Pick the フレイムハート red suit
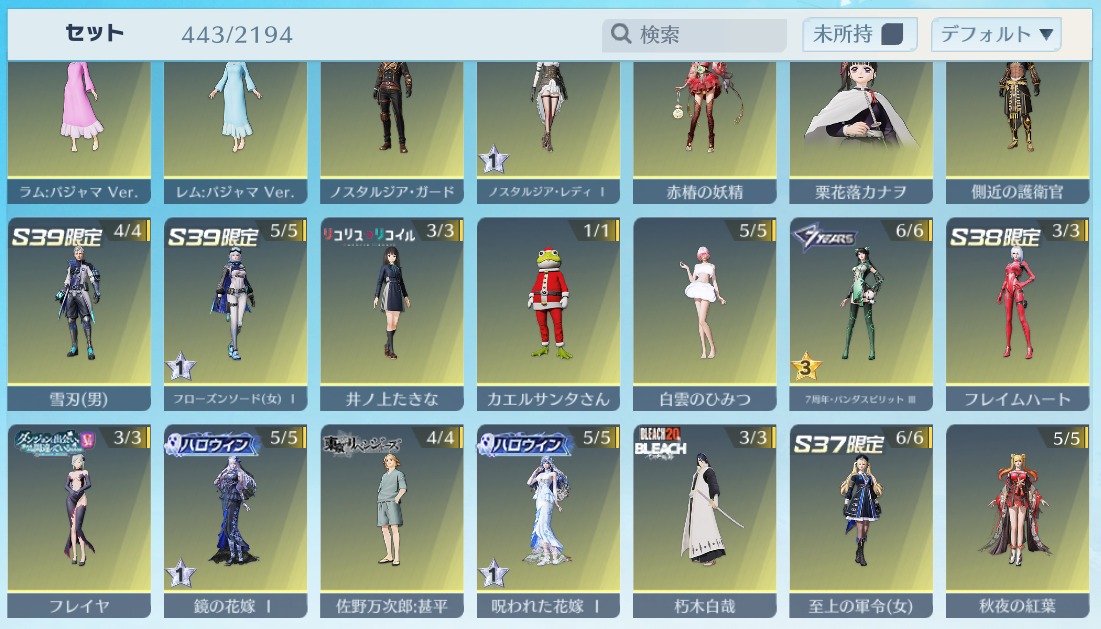 tap(1017, 310)
